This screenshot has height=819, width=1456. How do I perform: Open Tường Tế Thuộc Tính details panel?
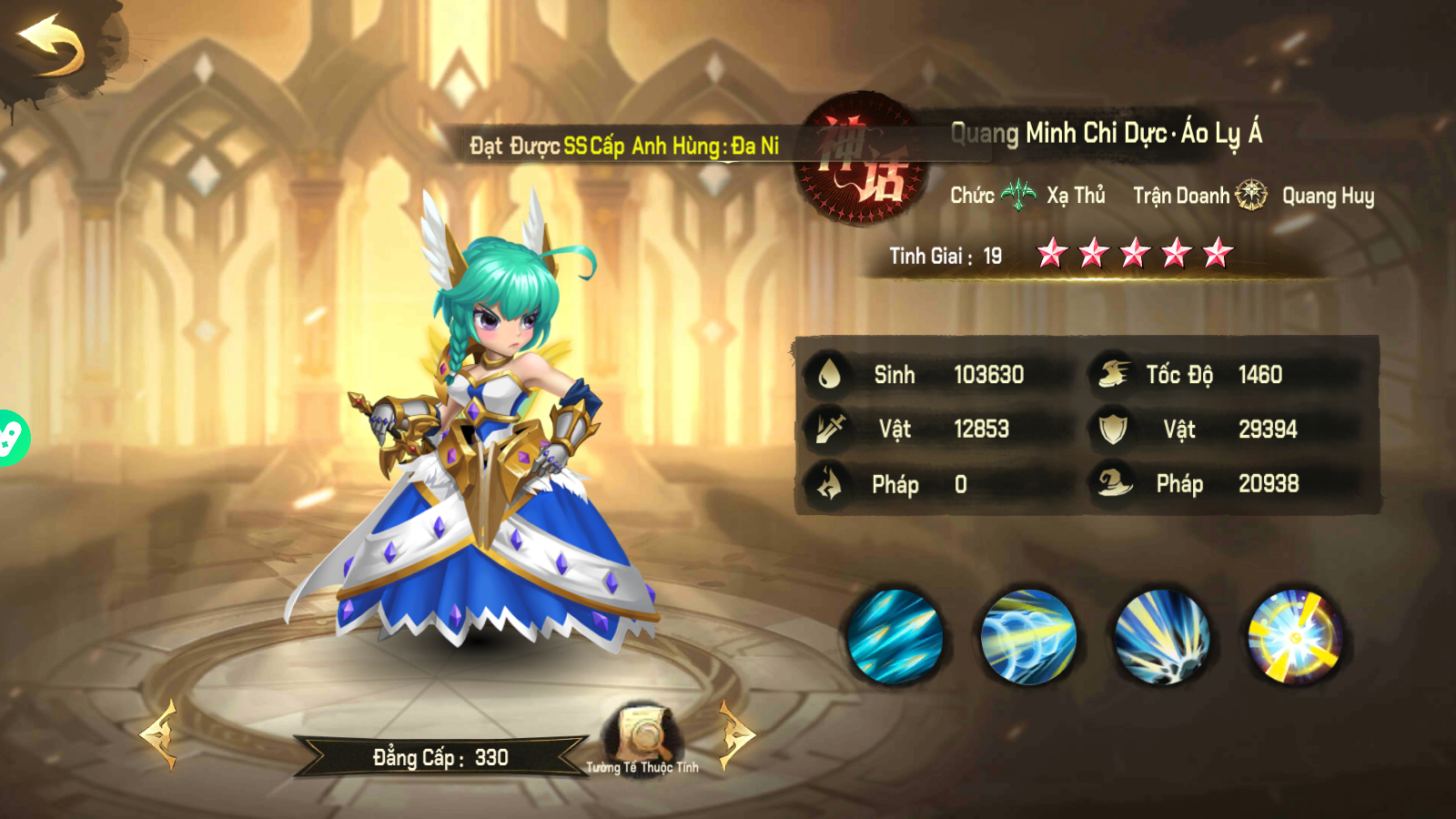pos(643,737)
